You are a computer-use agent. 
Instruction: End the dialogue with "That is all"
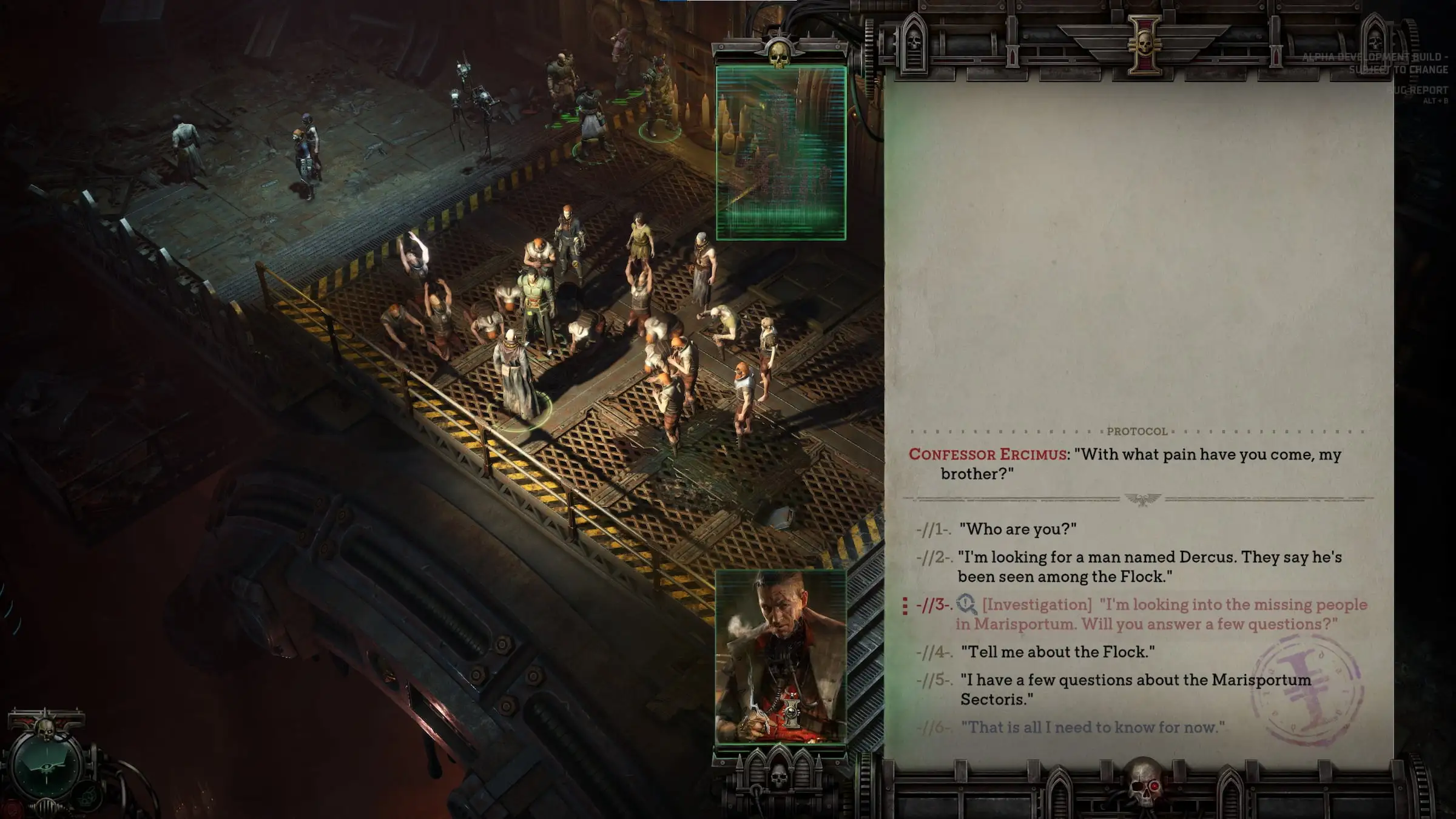(1093, 727)
